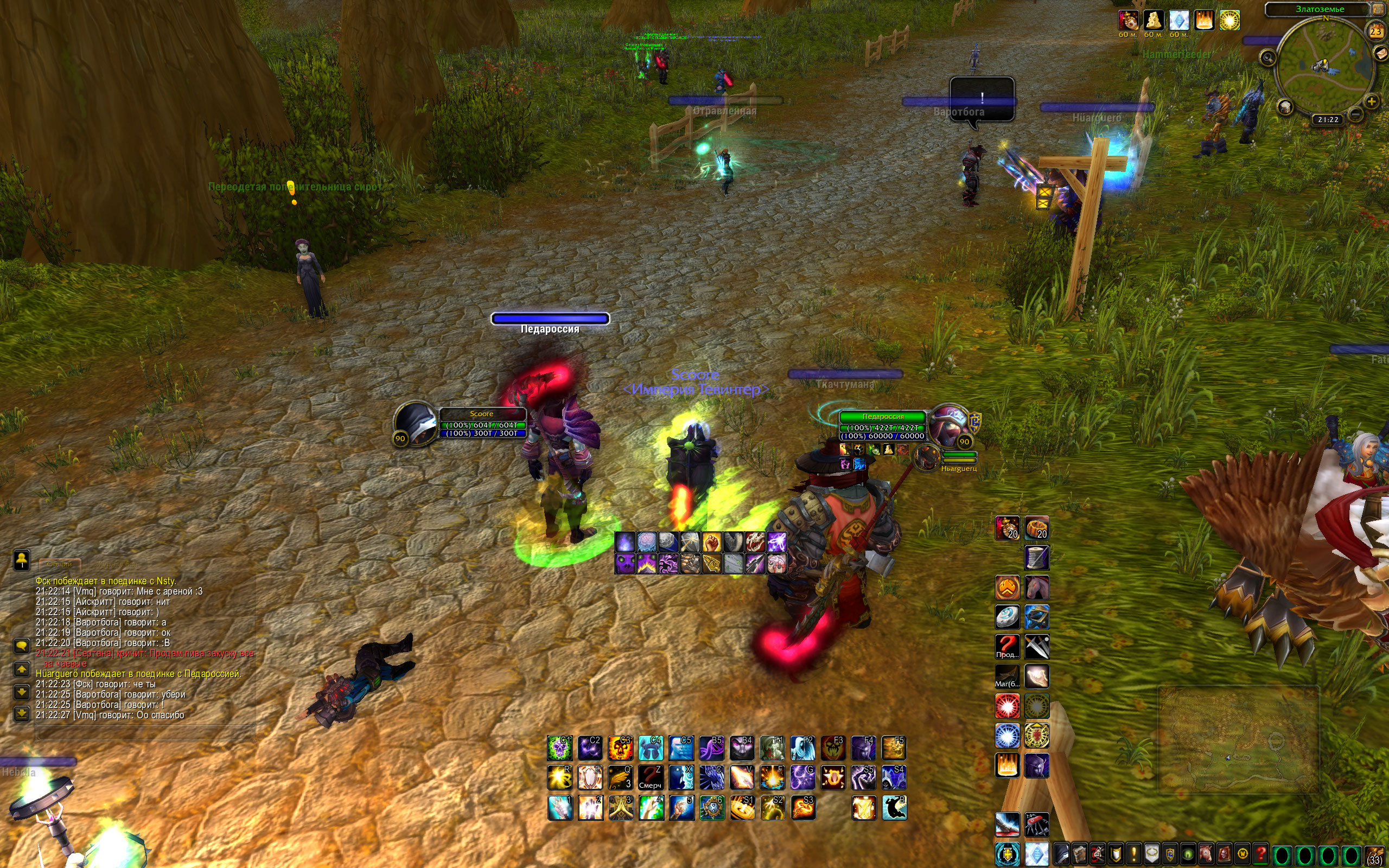The height and width of the screenshot is (868, 1389).
Task: Summon the horse mount from the side bar
Action: click(1036, 588)
